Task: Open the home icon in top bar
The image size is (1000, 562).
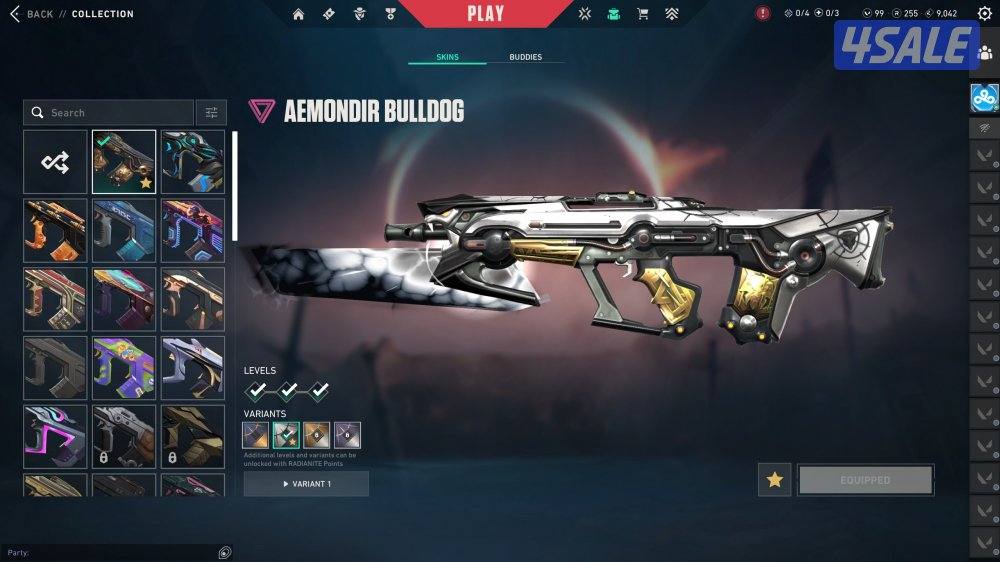Action: pyautogui.click(x=298, y=14)
